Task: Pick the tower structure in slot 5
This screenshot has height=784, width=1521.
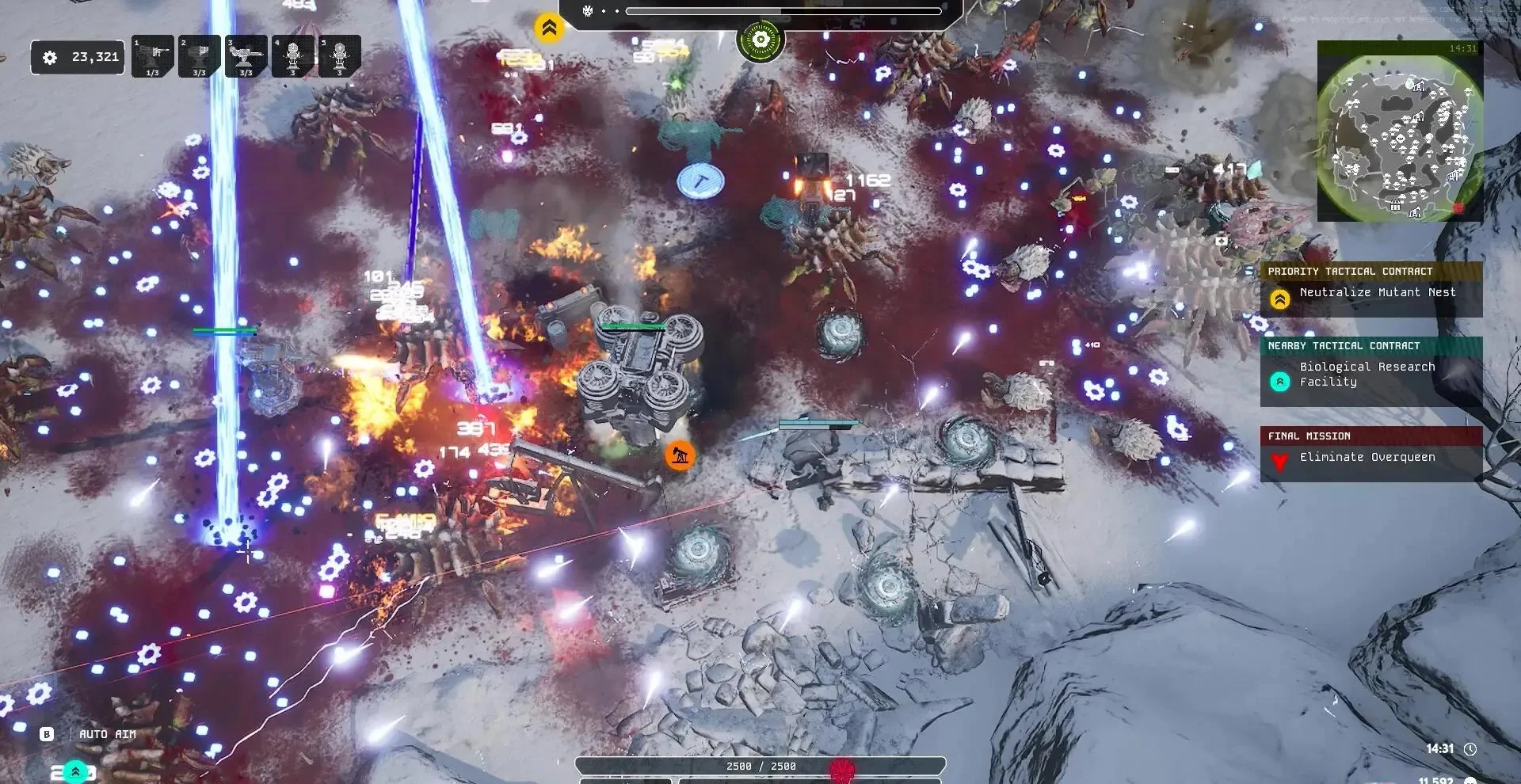Action: pos(340,56)
